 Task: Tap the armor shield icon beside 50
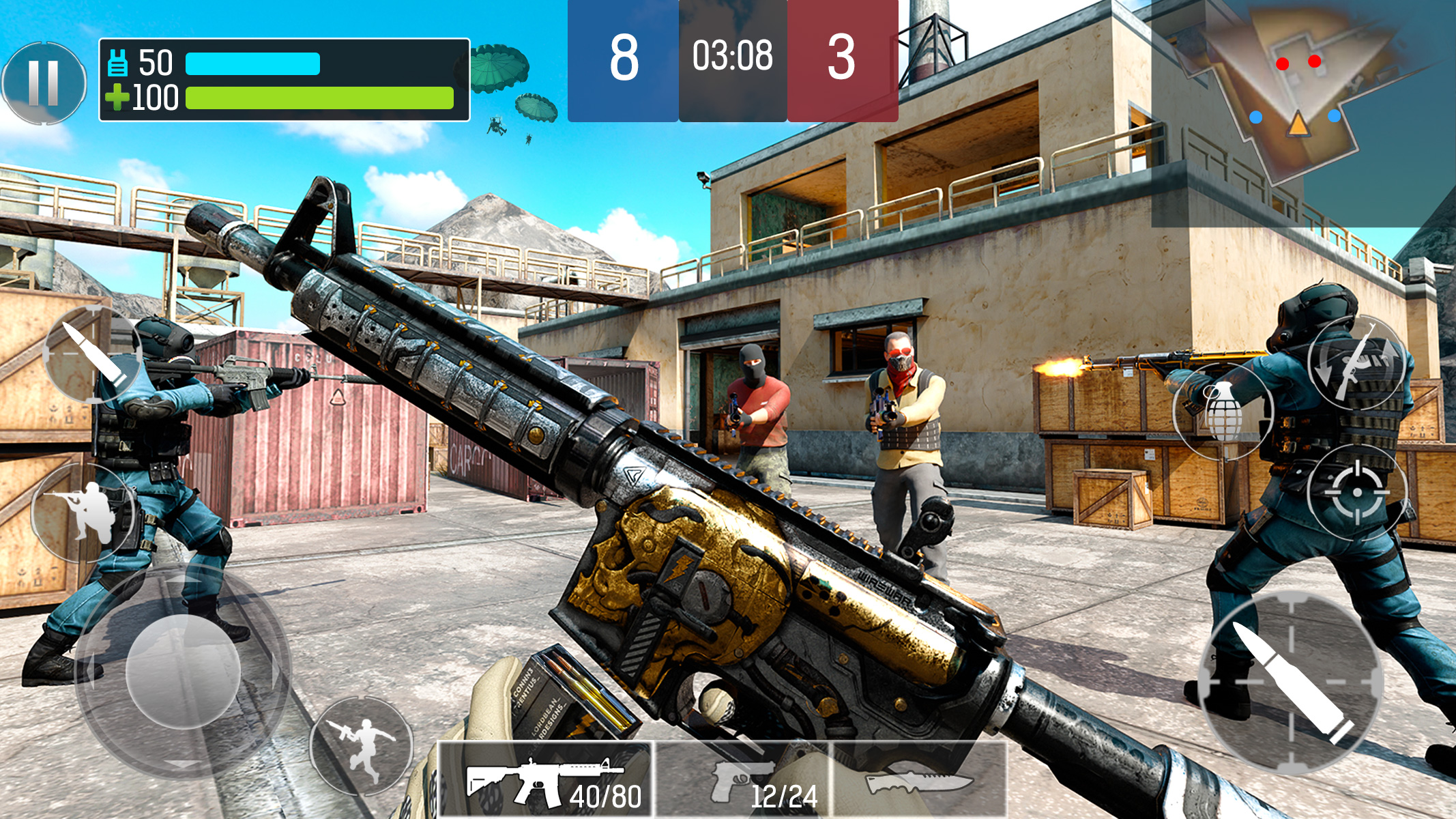(117, 63)
